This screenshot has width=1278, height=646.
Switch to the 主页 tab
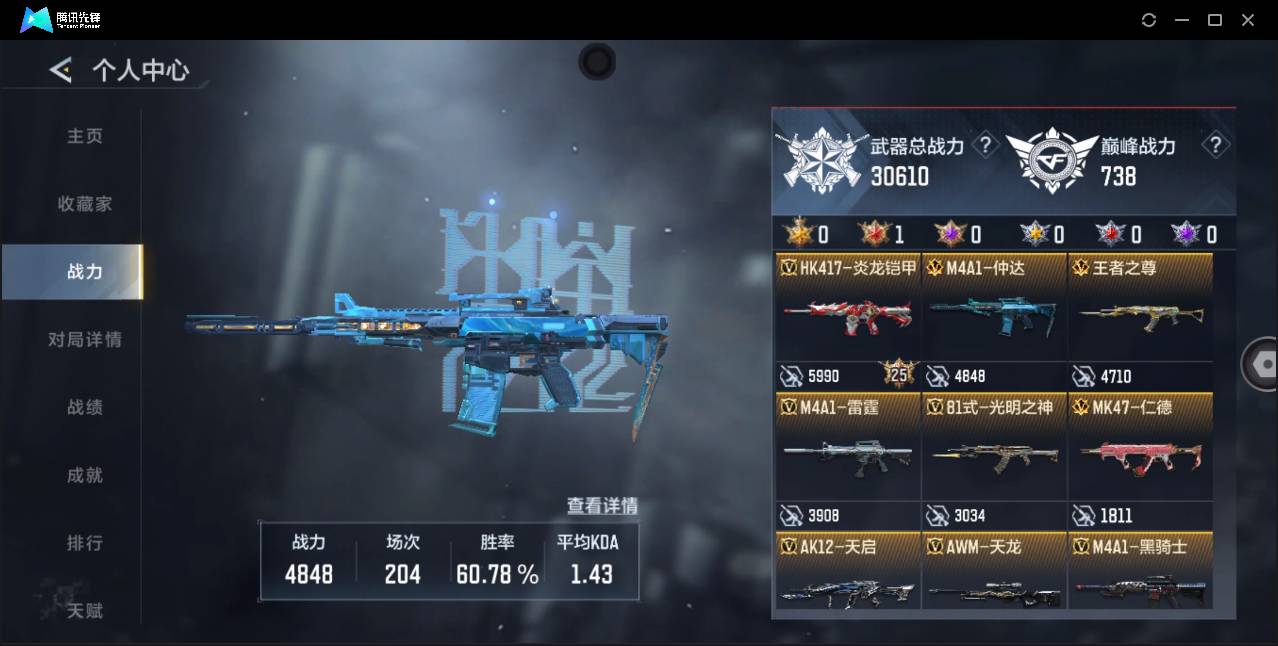pos(85,136)
